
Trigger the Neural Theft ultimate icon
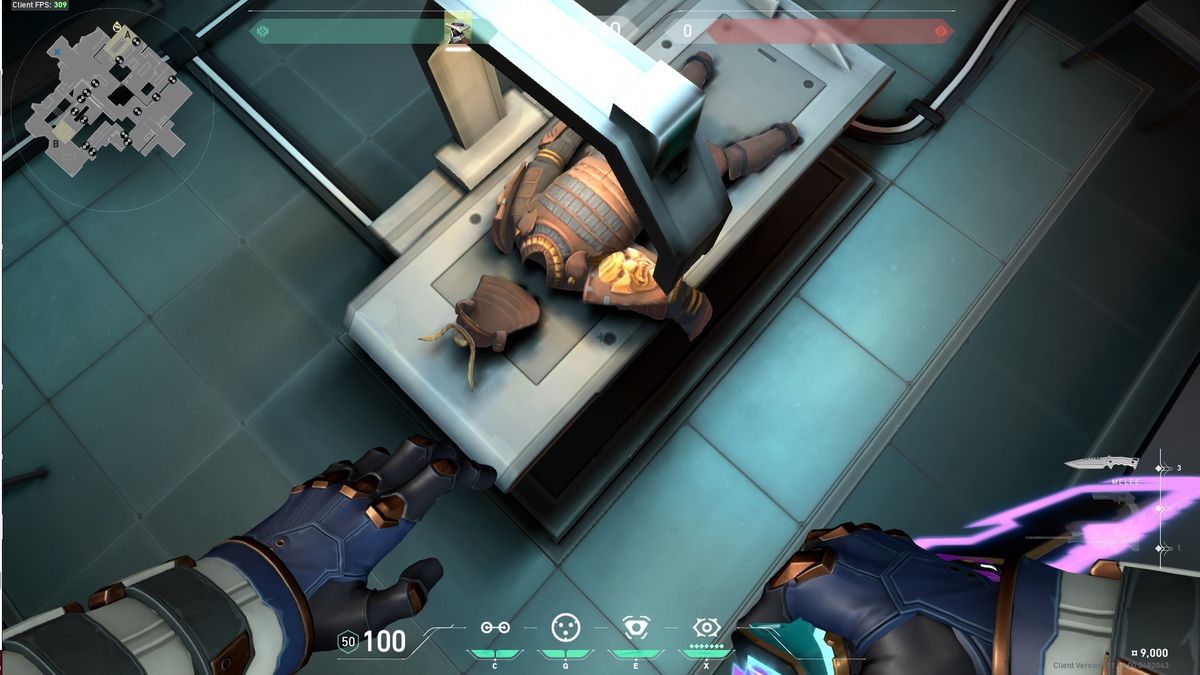pyautogui.click(x=707, y=627)
